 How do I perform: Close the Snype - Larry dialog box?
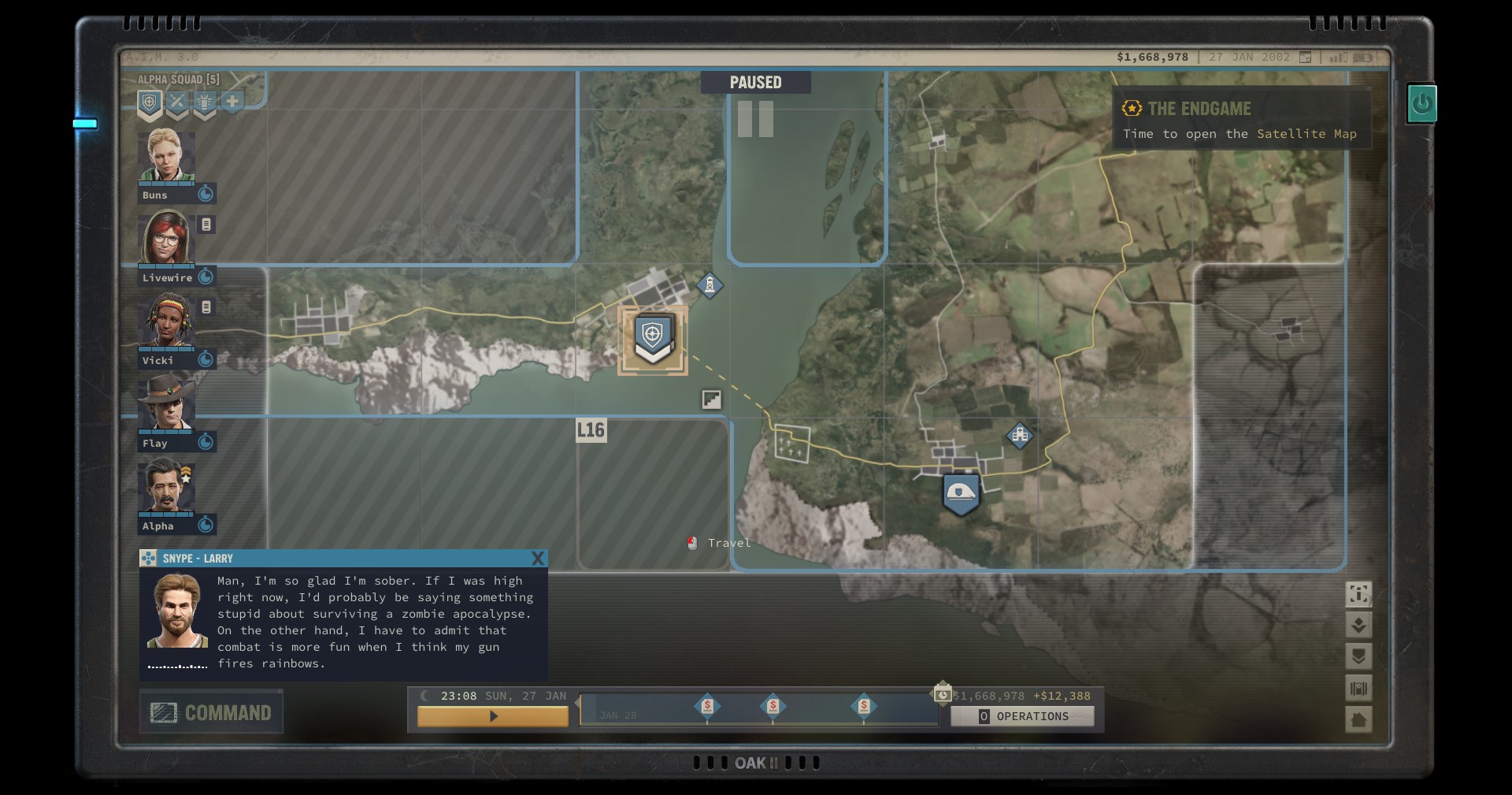[539, 559]
